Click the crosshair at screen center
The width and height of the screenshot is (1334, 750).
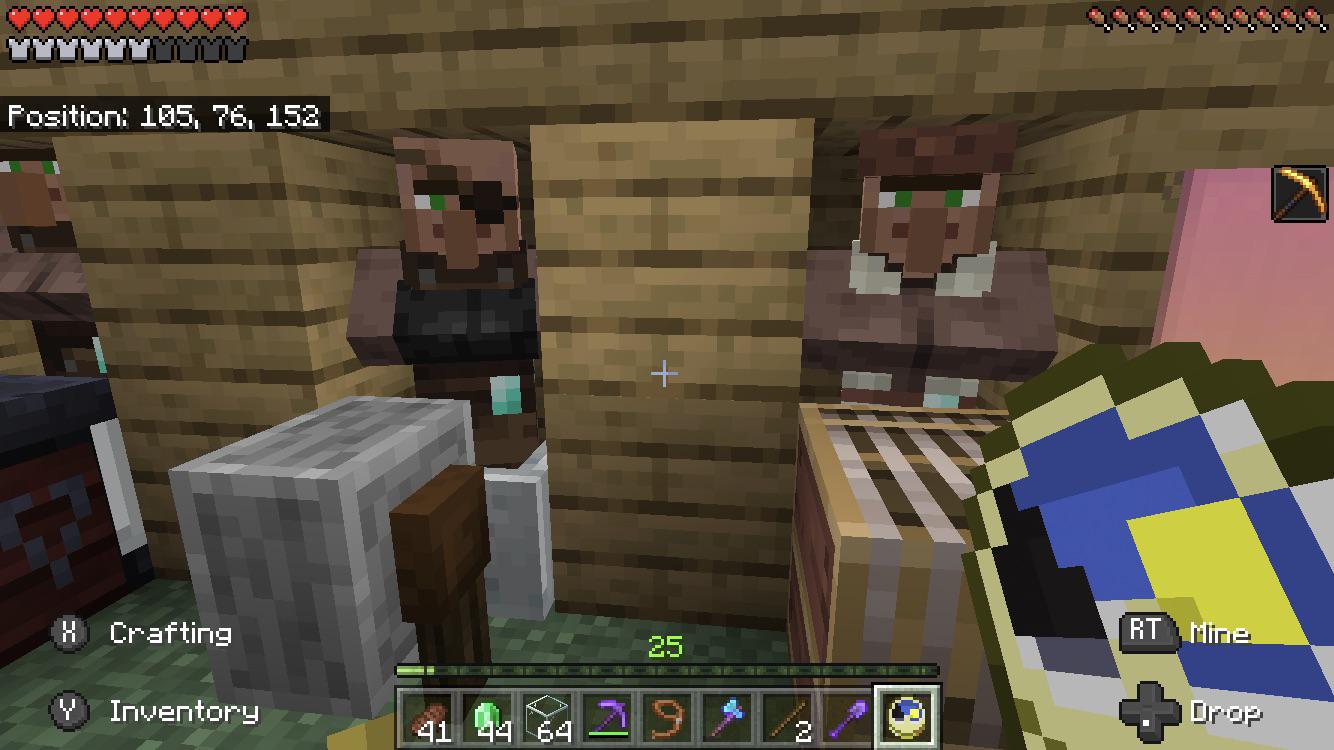click(x=663, y=374)
